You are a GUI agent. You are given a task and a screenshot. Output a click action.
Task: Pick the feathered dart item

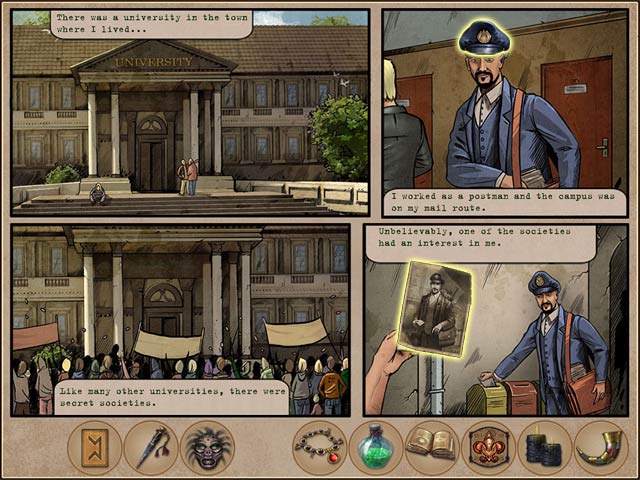coord(151,447)
